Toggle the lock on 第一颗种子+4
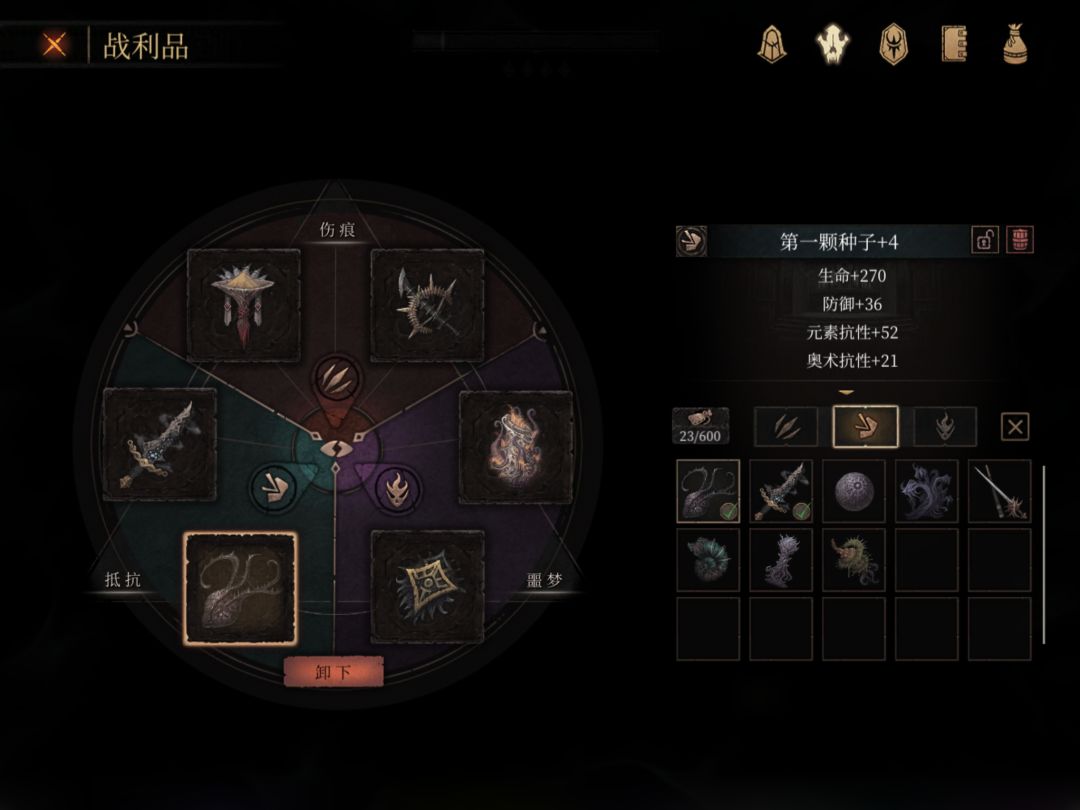The width and height of the screenshot is (1080, 810). pyautogui.click(x=985, y=240)
